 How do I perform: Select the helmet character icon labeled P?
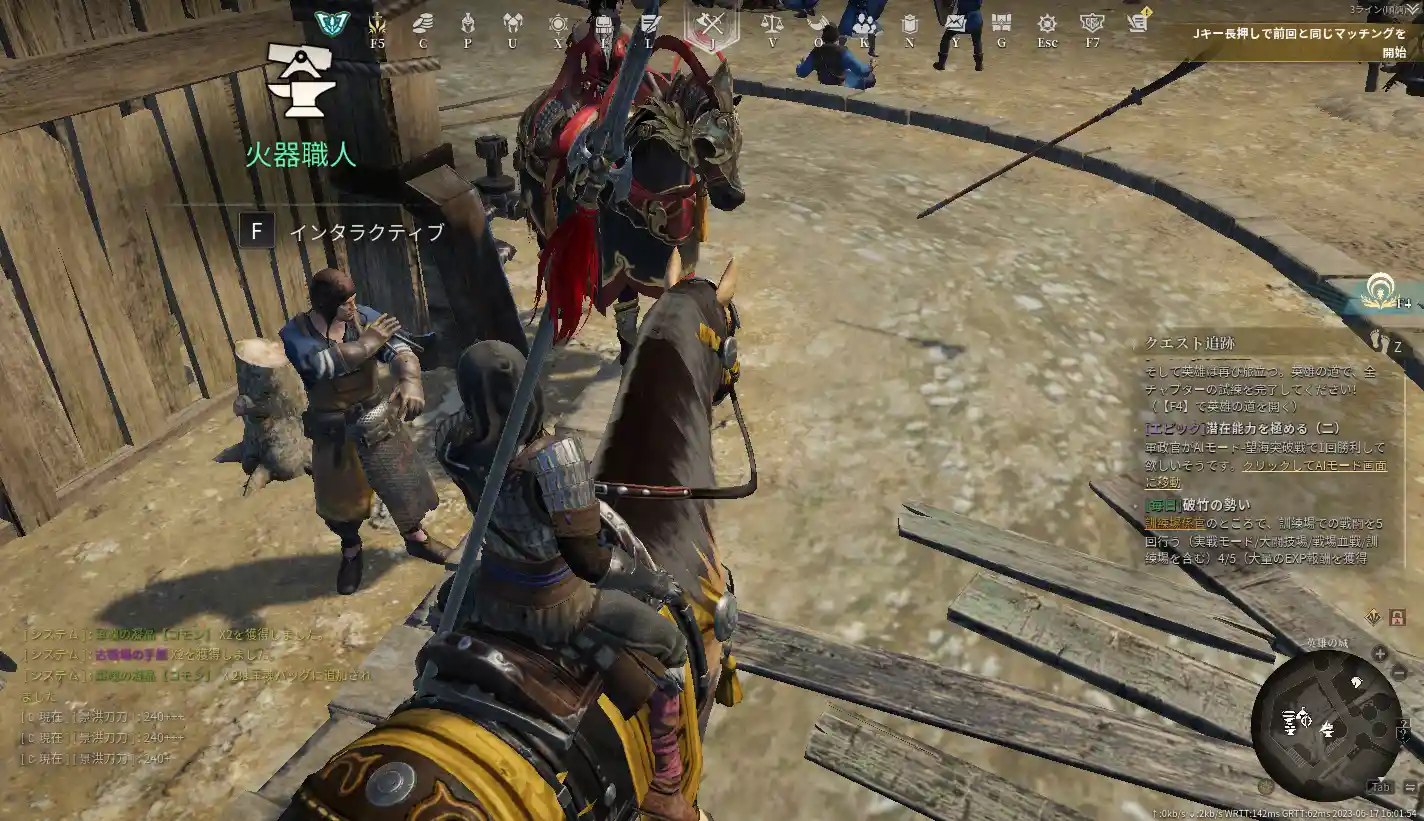[x=466, y=22]
